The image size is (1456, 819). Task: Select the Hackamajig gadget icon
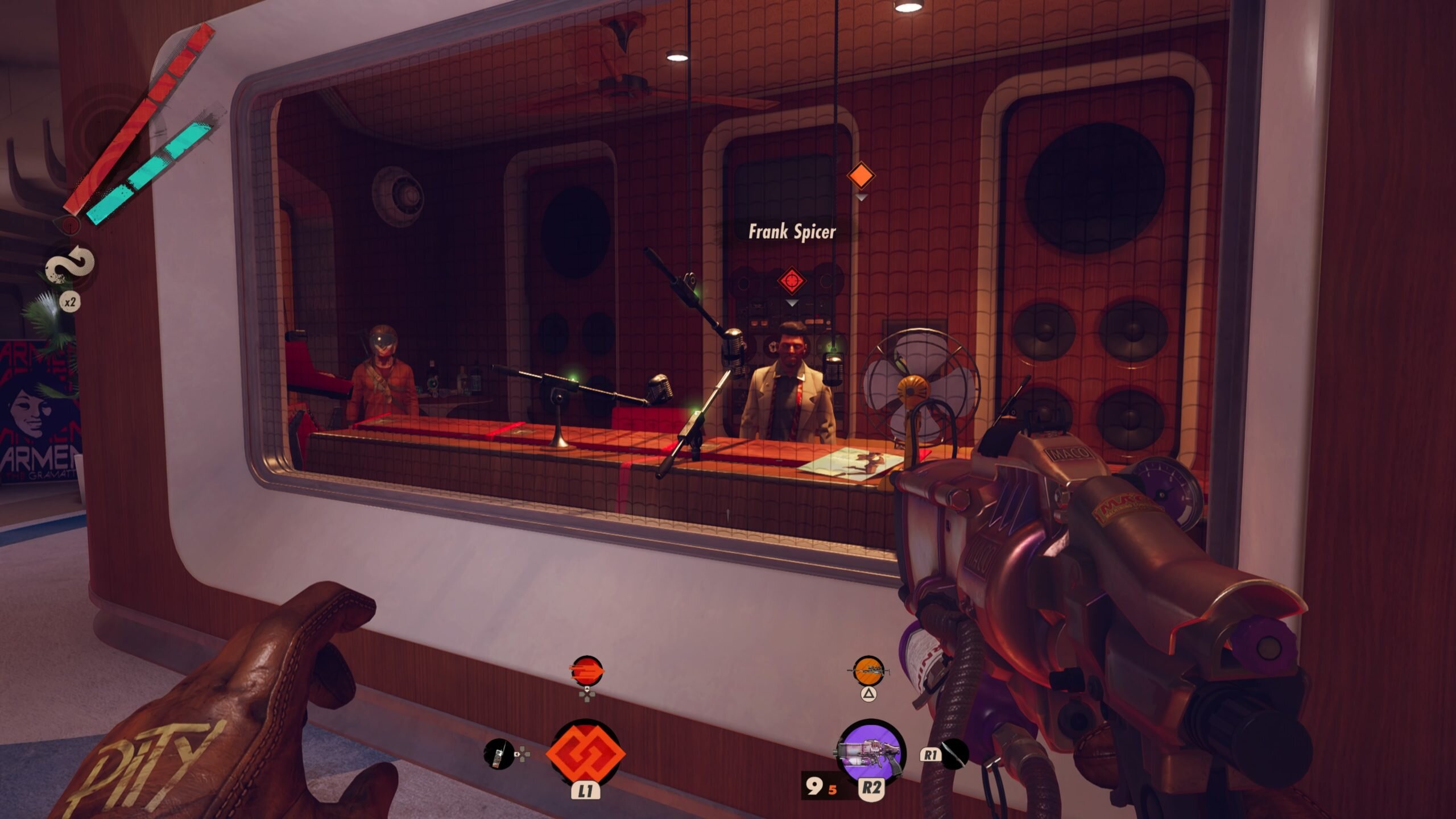498,754
